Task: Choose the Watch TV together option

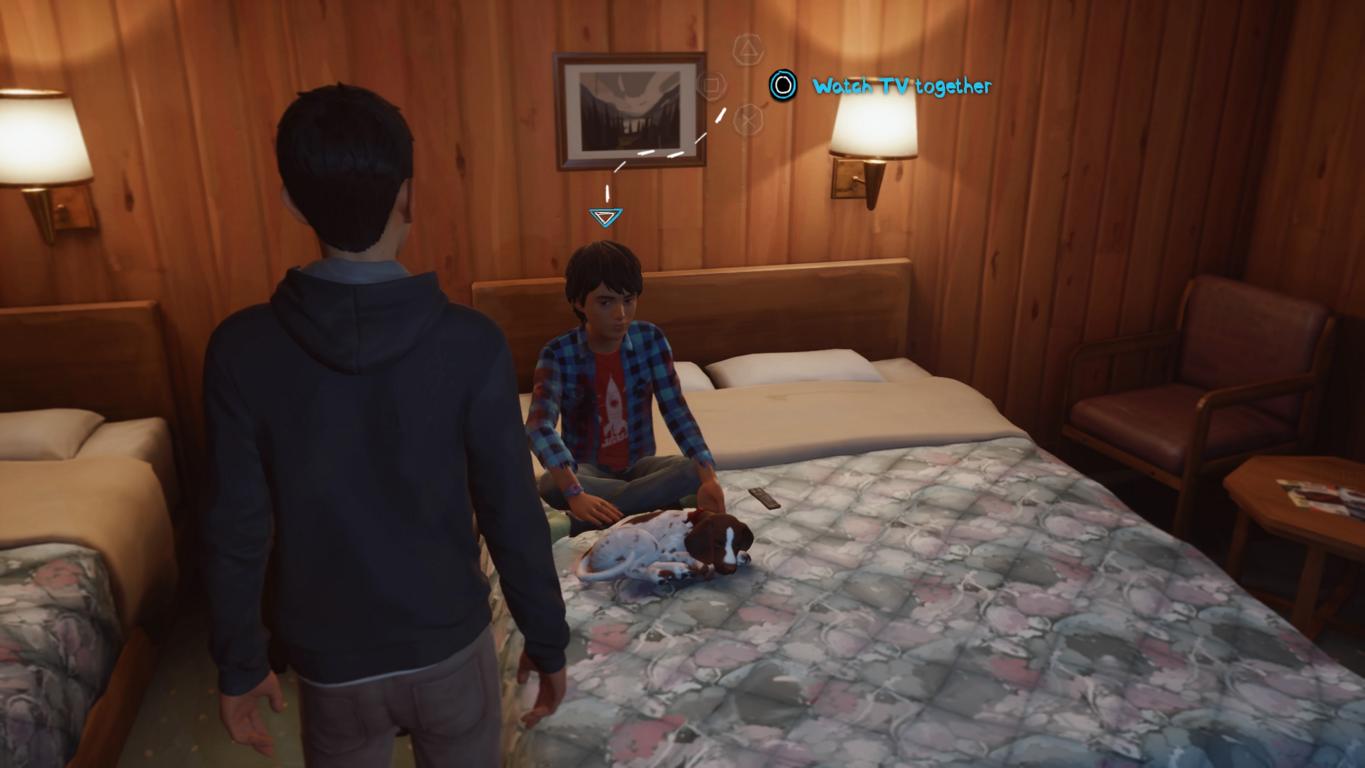Action: click(x=900, y=87)
